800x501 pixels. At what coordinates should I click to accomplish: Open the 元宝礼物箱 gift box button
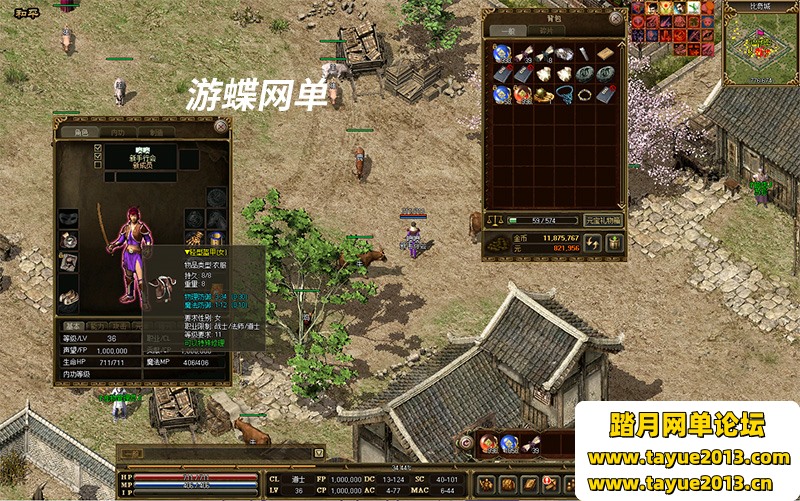[603, 220]
